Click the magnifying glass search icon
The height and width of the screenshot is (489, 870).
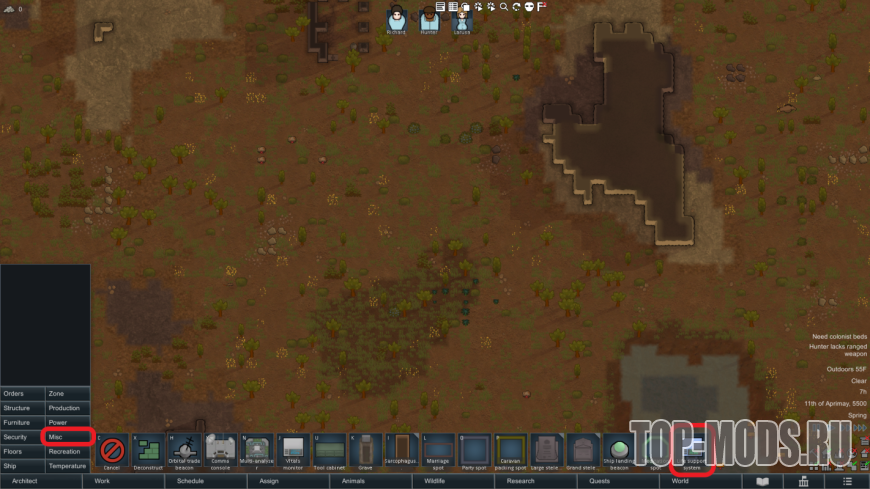click(x=503, y=7)
